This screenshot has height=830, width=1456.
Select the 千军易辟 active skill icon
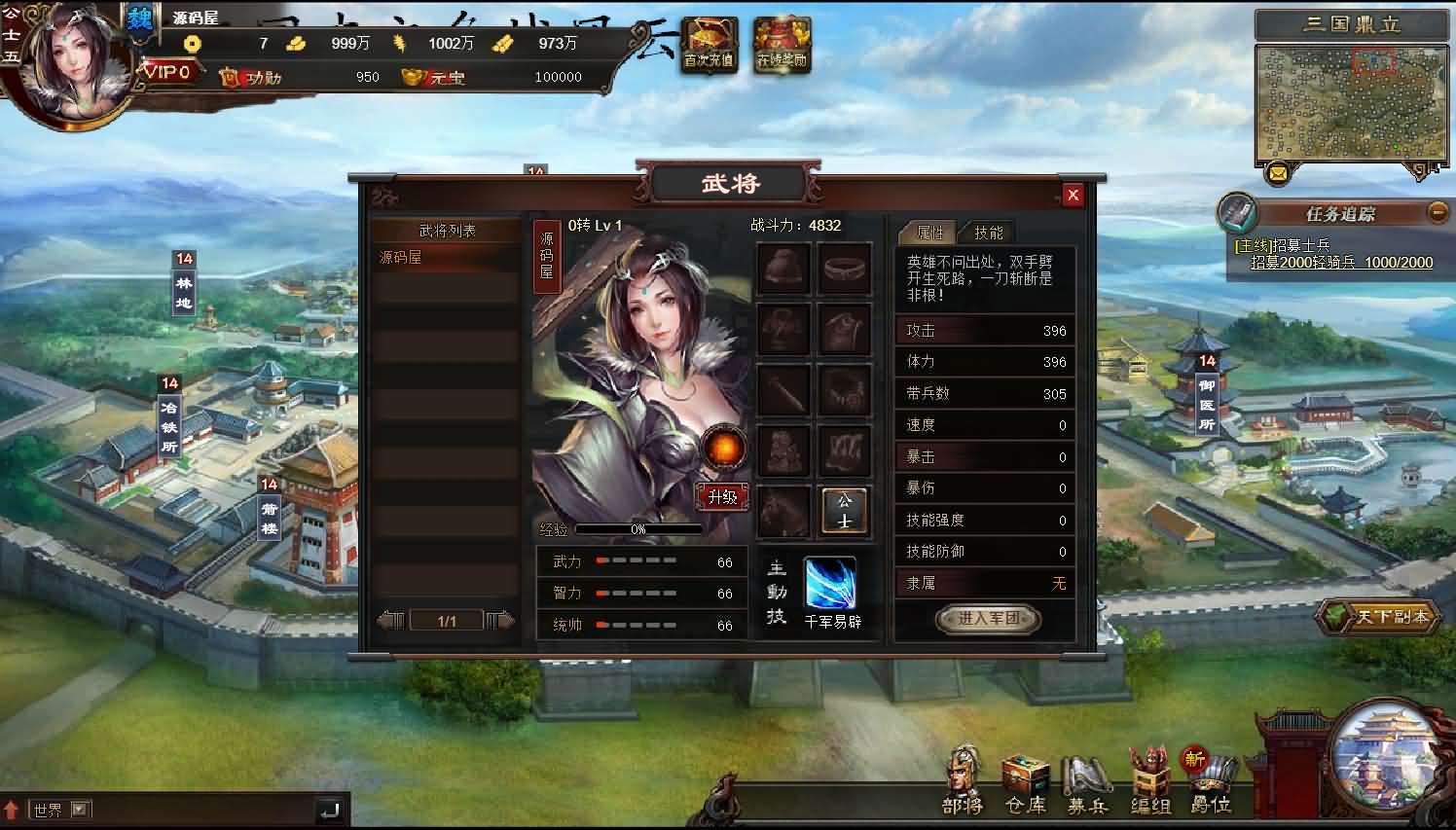[x=830, y=582]
